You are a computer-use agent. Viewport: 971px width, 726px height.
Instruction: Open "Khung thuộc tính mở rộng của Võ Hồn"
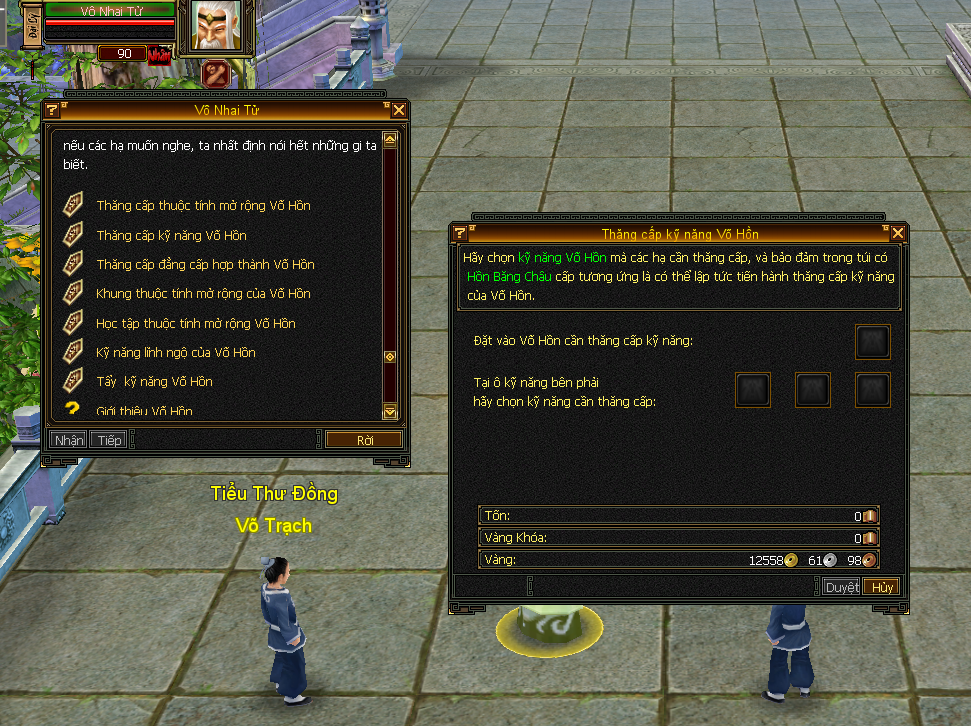pos(203,294)
